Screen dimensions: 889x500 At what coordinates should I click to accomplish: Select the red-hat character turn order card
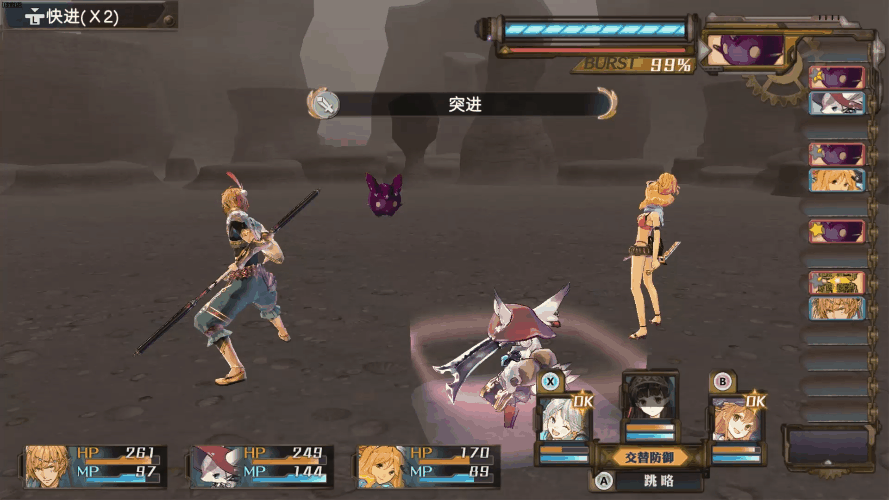(837, 103)
